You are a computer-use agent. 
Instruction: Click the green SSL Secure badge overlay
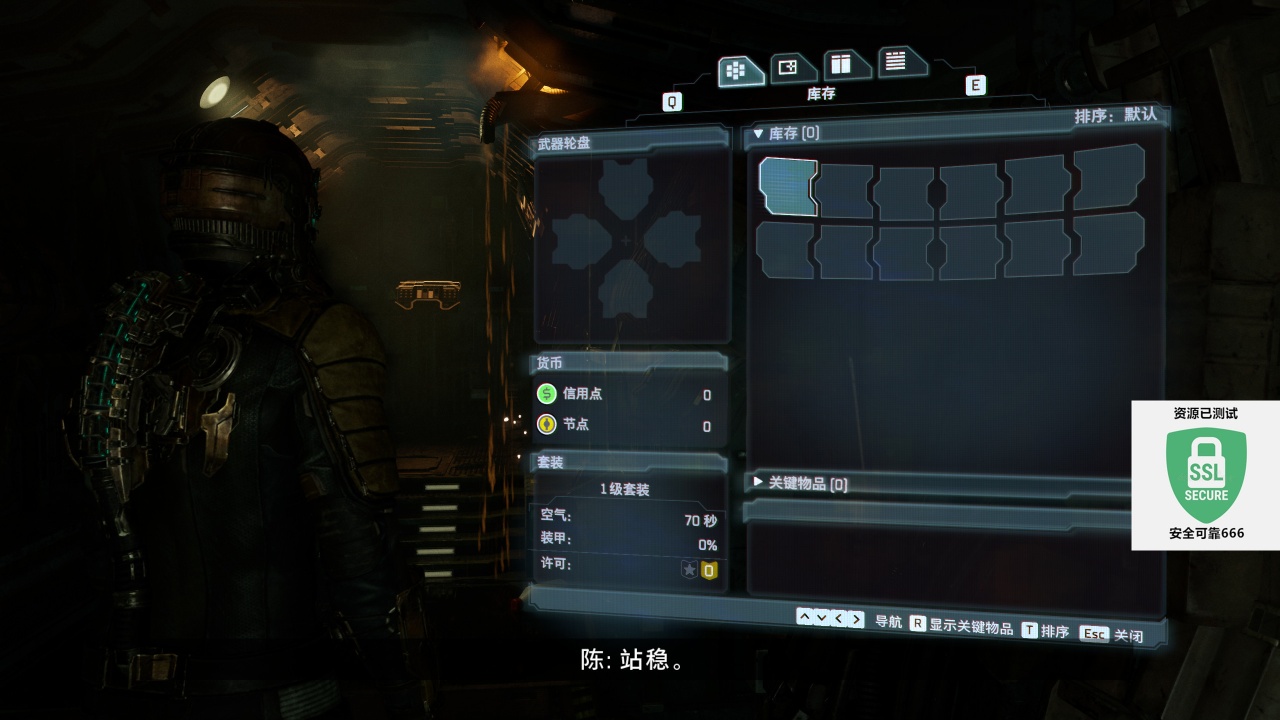[x=1206, y=474]
